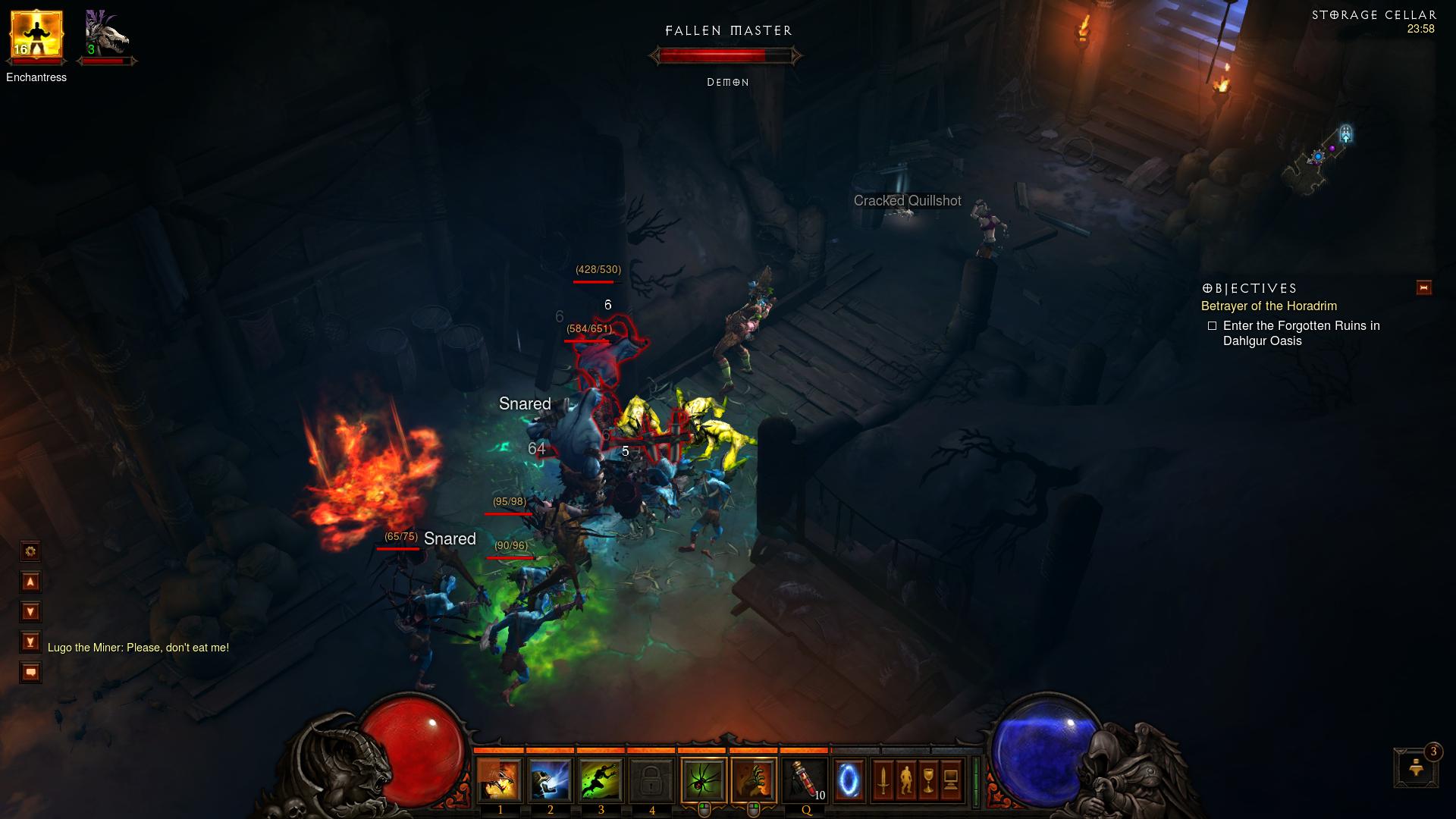
Task: Open the gear options icon above the arrows
Action: pyautogui.click(x=30, y=551)
